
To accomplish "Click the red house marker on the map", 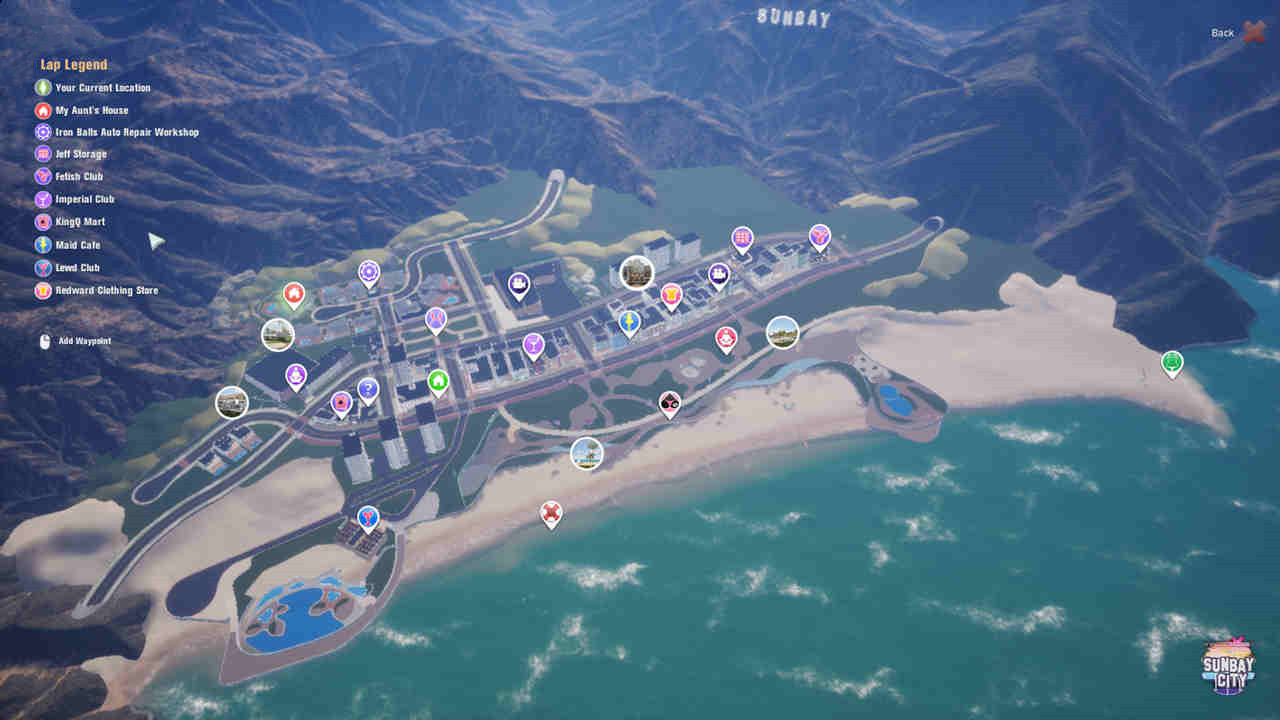I will coord(293,293).
